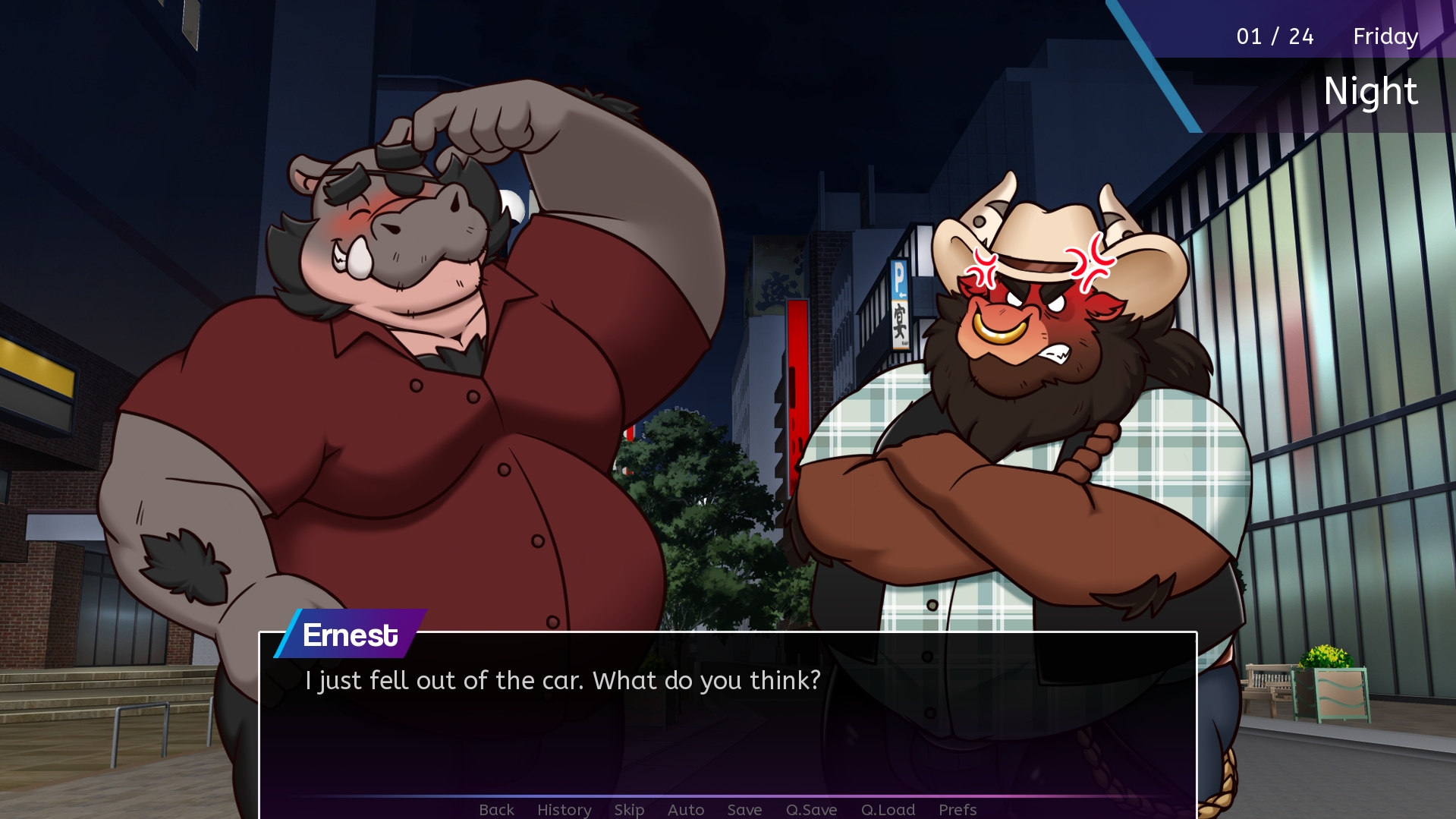Go back with the Back button
1456x819 pixels.
click(x=496, y=810)
